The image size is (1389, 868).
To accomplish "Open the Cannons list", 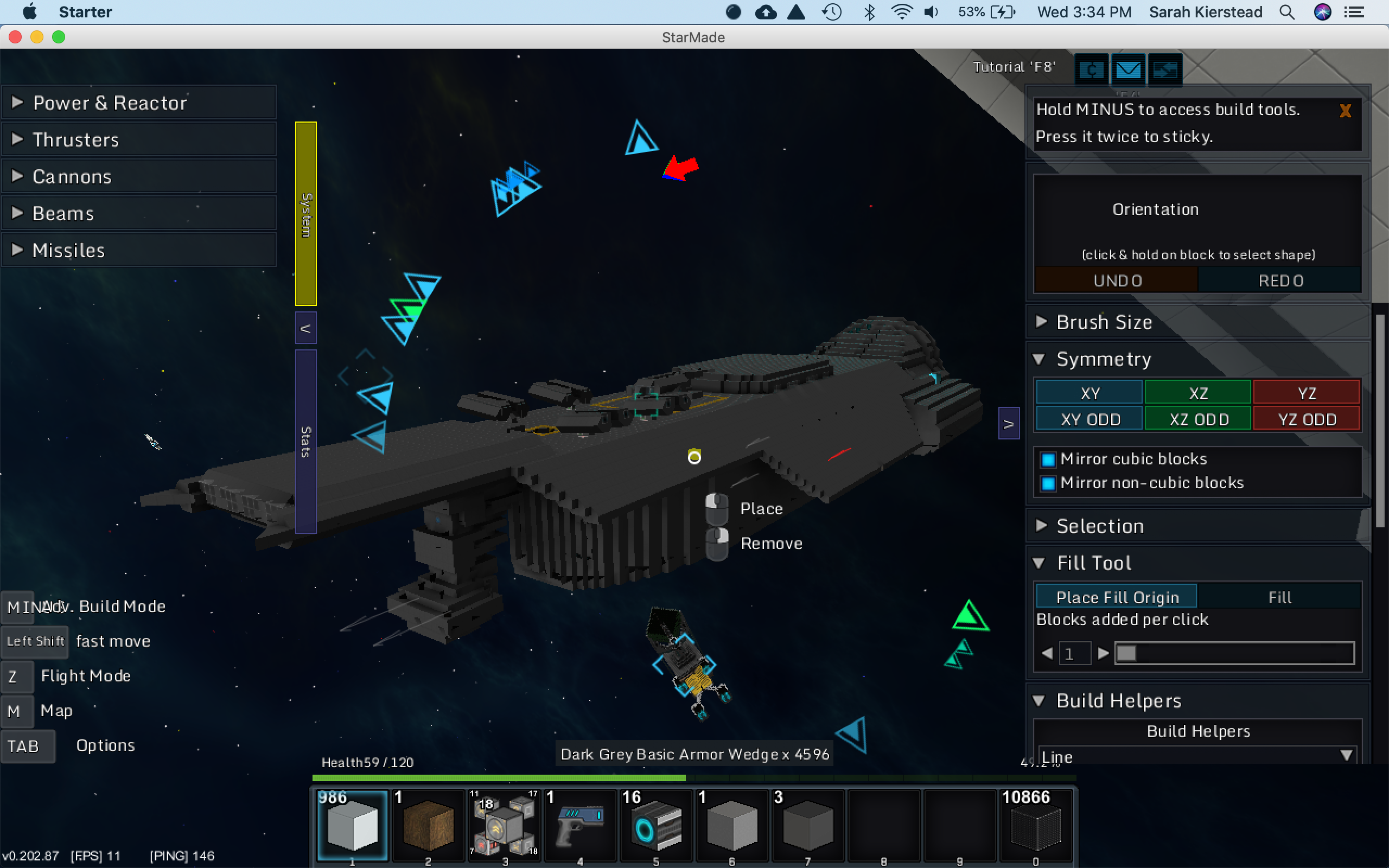I will pyautogui.click(x=138, y=176).
